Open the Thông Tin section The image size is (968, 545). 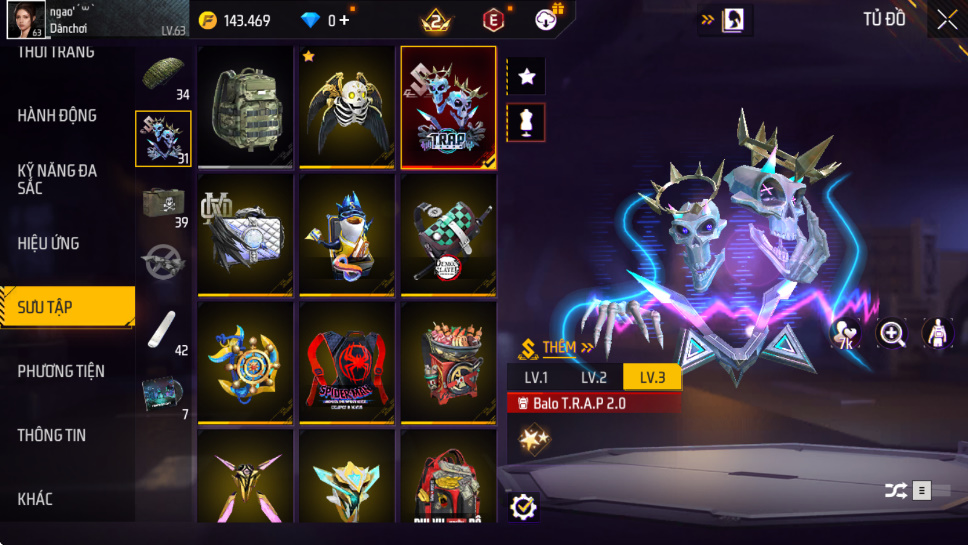pos(52,435)
